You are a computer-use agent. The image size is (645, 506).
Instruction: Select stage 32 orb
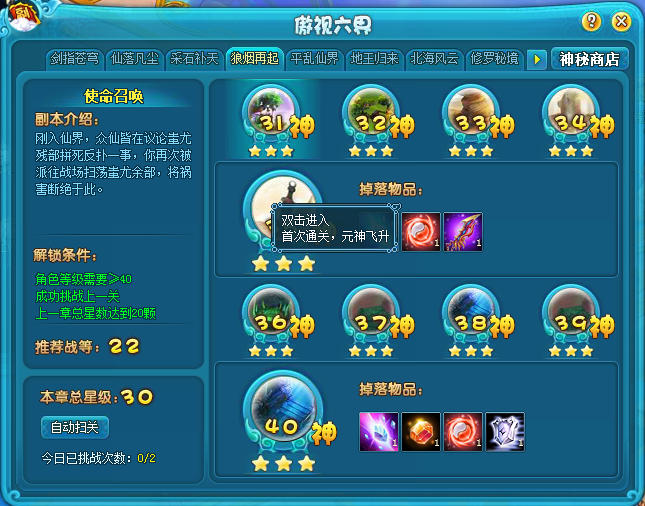coord(368,114)
